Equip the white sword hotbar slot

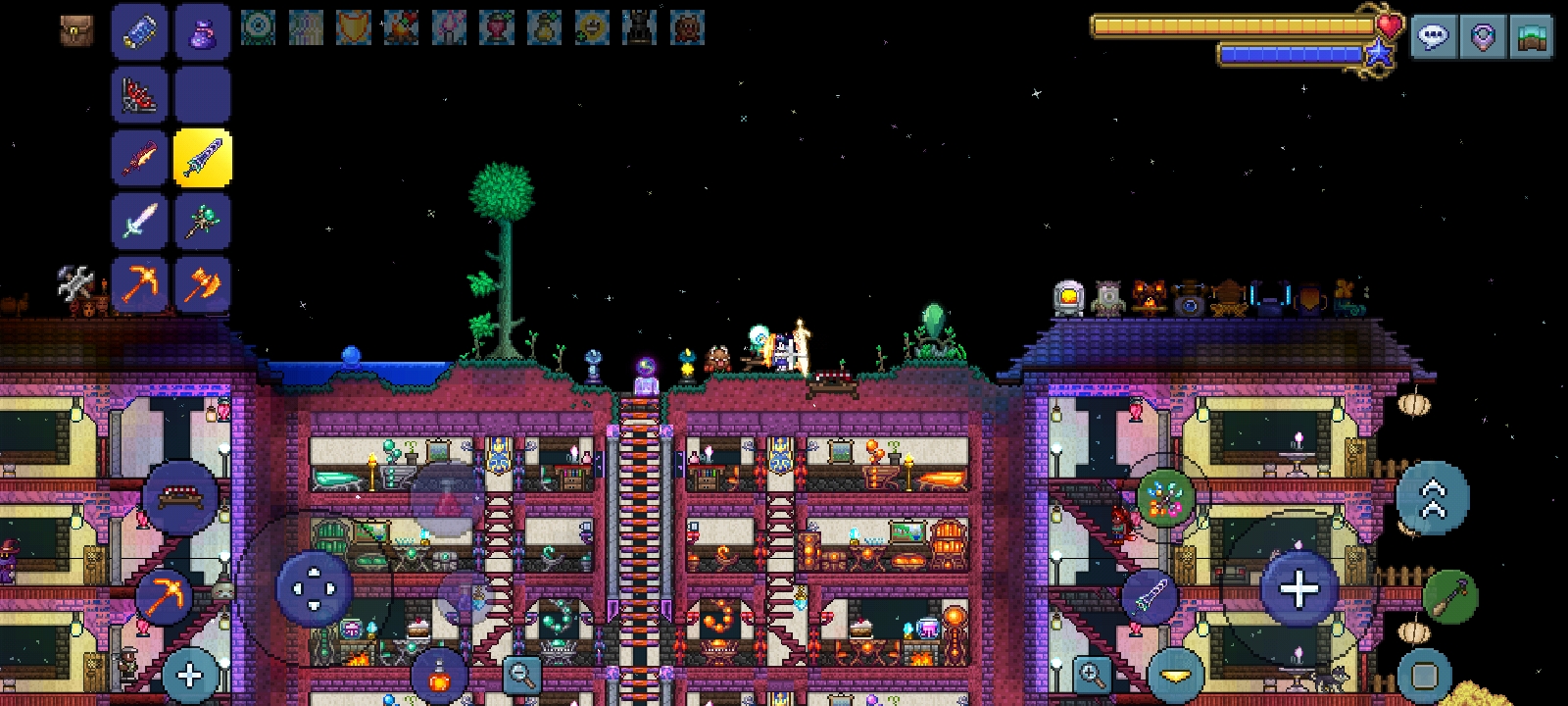pos(139,221)
